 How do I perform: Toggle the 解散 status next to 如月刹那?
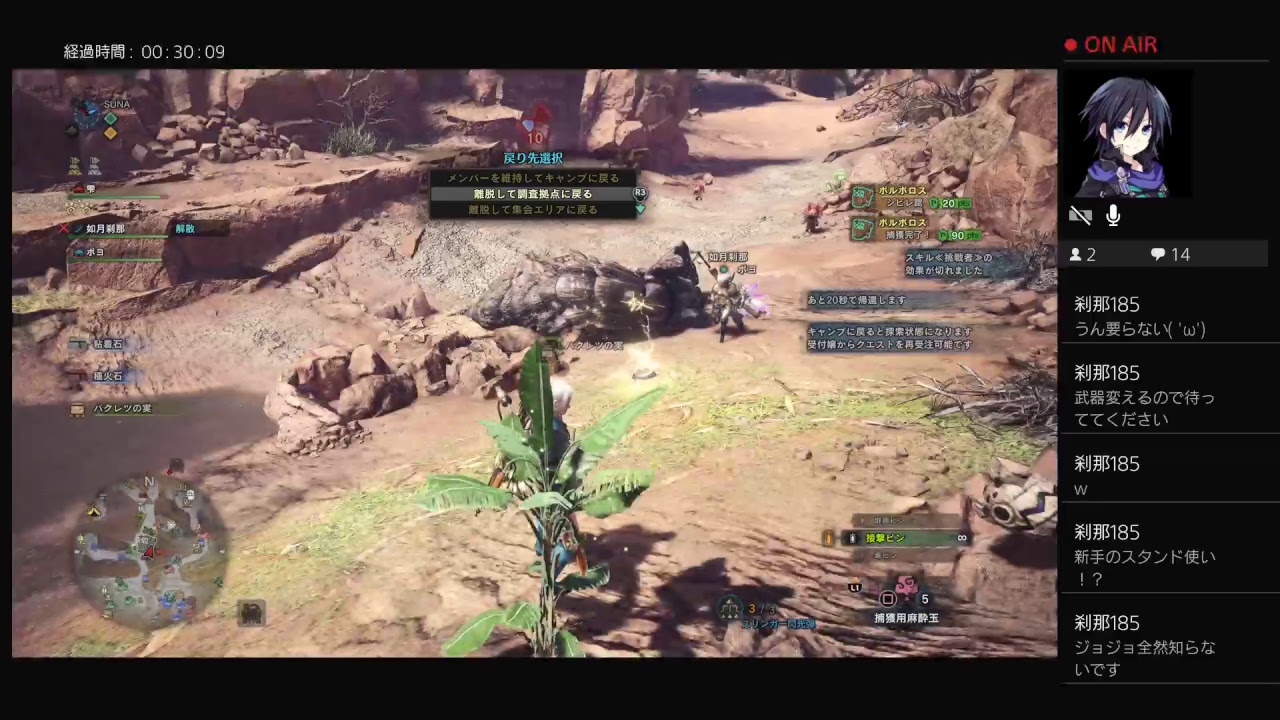[x=185, y=228]
